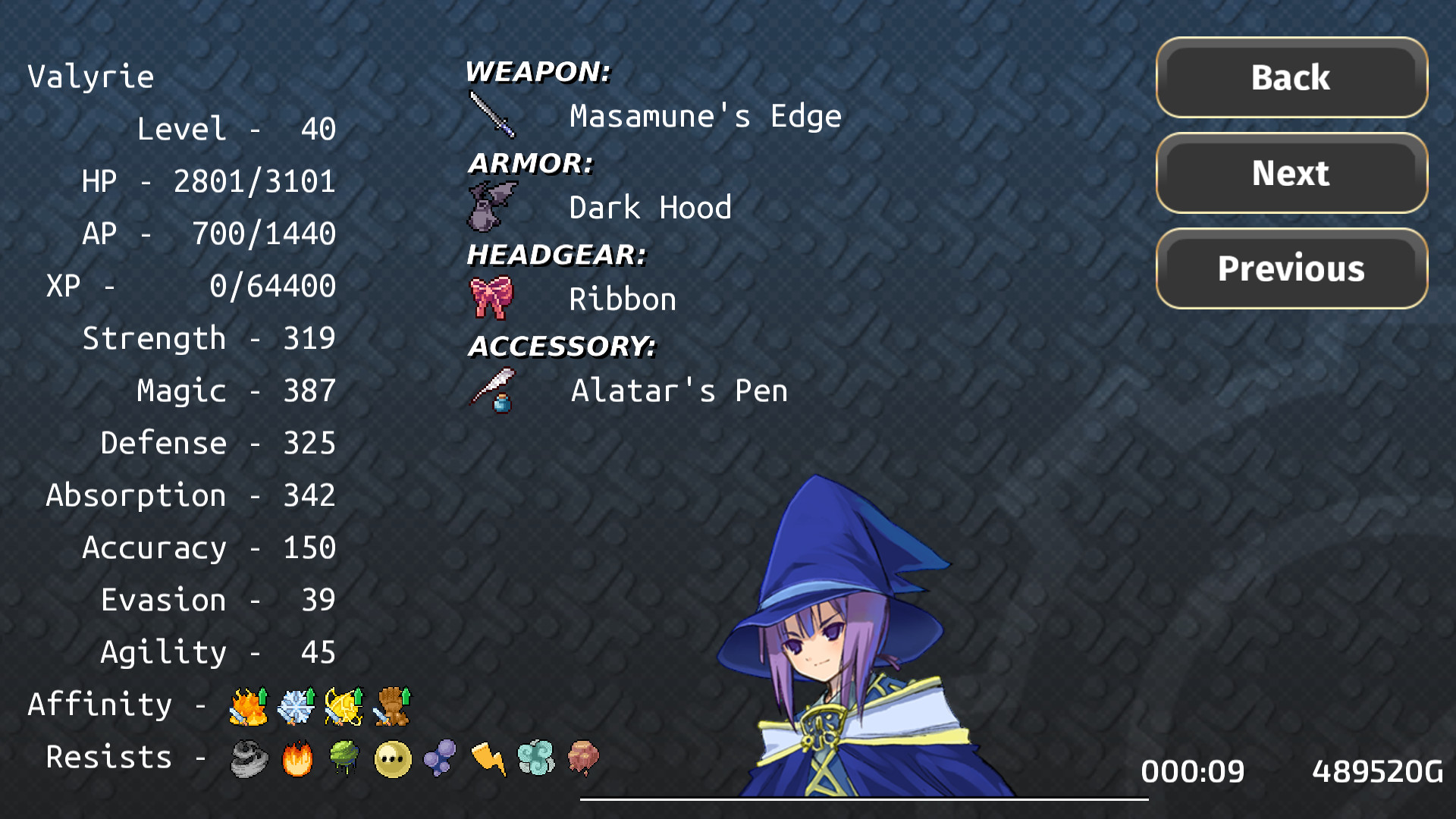This screenshot has height=819, width=1456.
Task: Click the lightning bolt resist icon
Action: (x=489, y=757)
